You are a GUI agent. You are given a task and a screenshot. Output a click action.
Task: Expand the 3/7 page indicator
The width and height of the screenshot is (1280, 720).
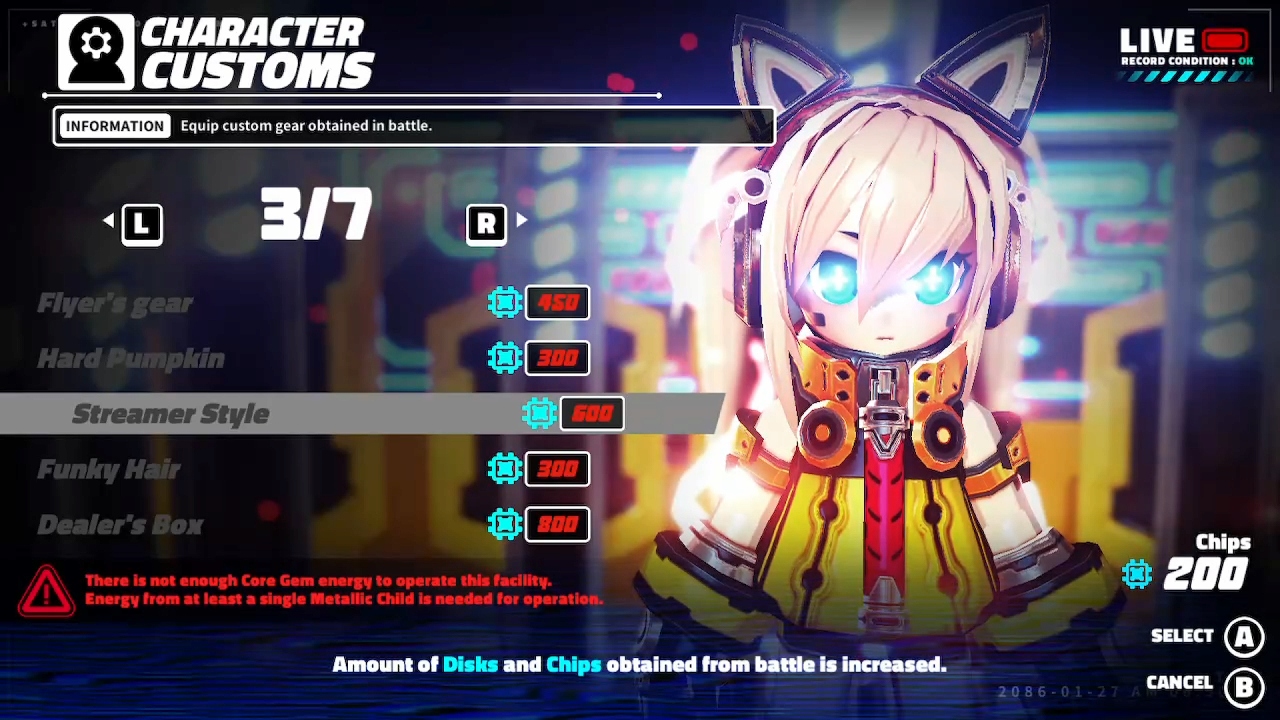316,214
